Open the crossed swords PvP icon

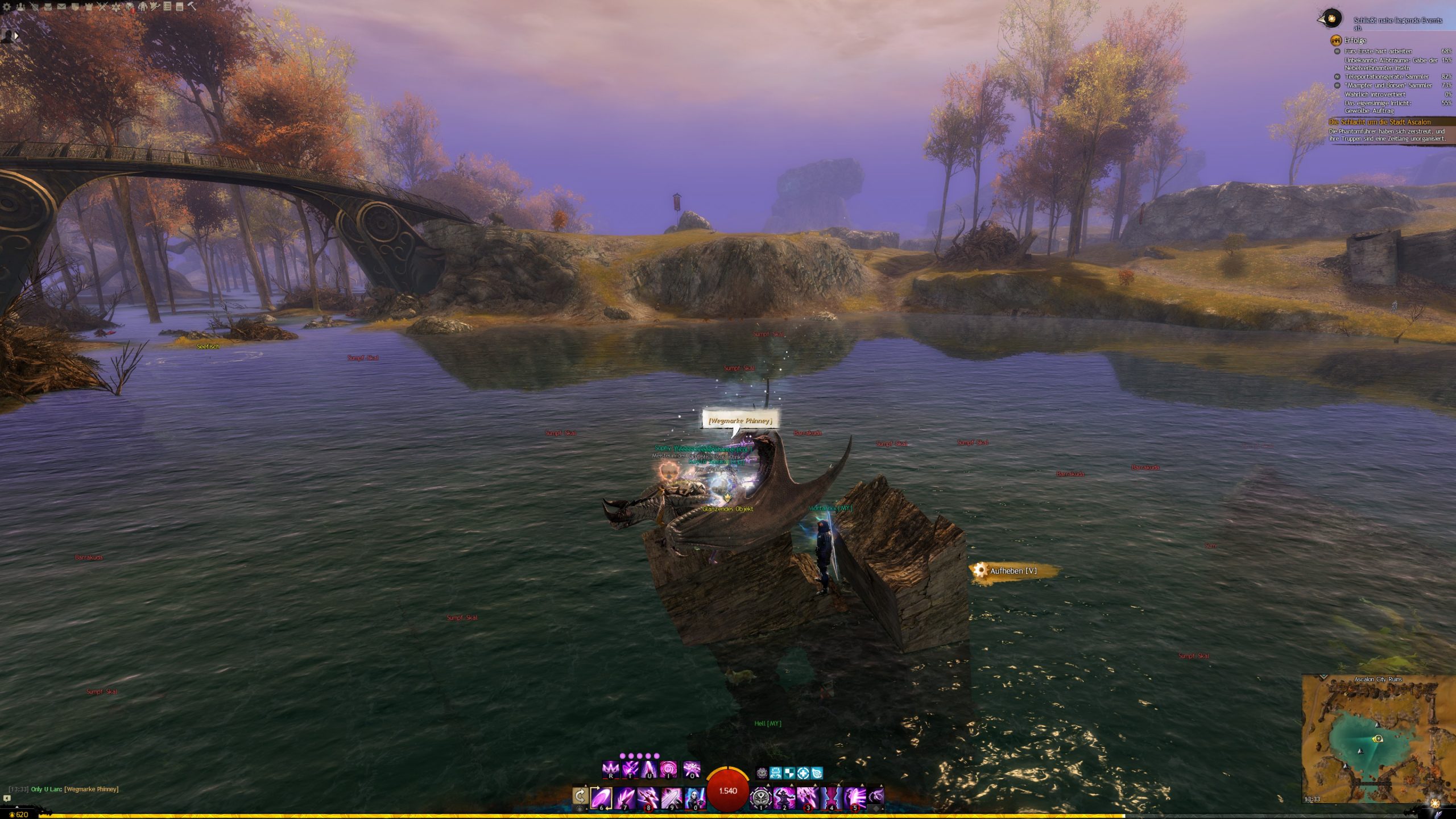pyautogui.click(x=102, y=7)
